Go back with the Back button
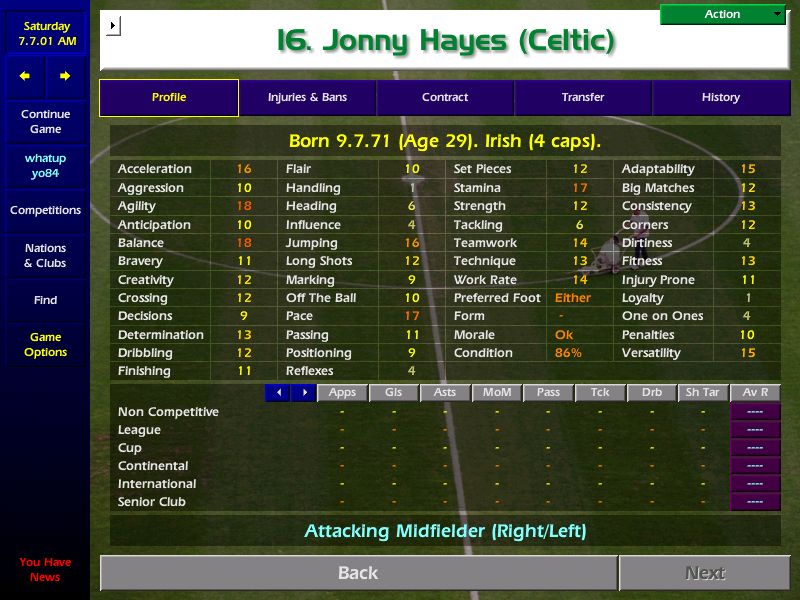This screenshot has width=800, height=600. click(358, 573)
